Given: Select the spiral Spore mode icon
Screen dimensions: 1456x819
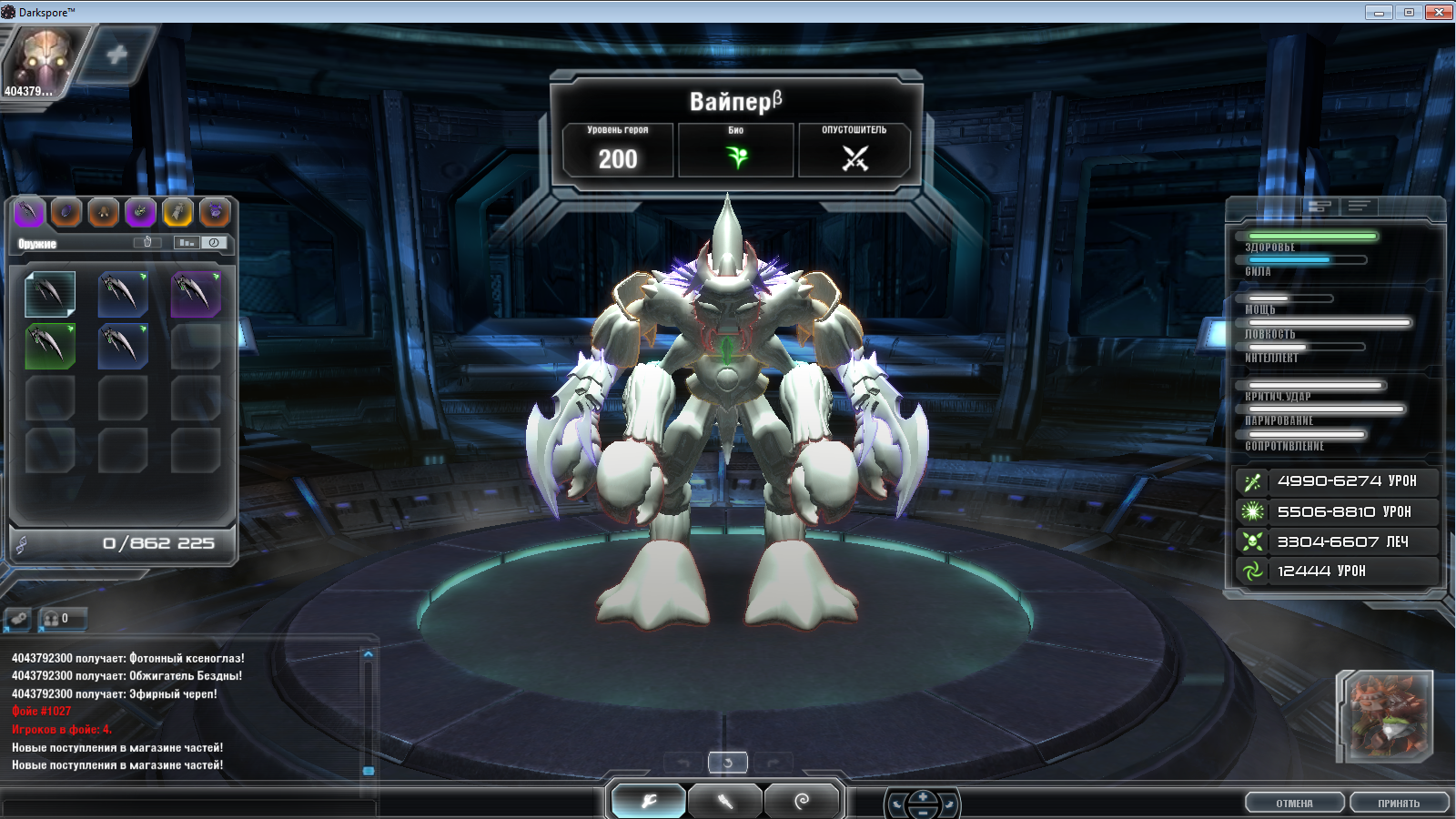Looking at the screenshot, I should tap(802, 800).
